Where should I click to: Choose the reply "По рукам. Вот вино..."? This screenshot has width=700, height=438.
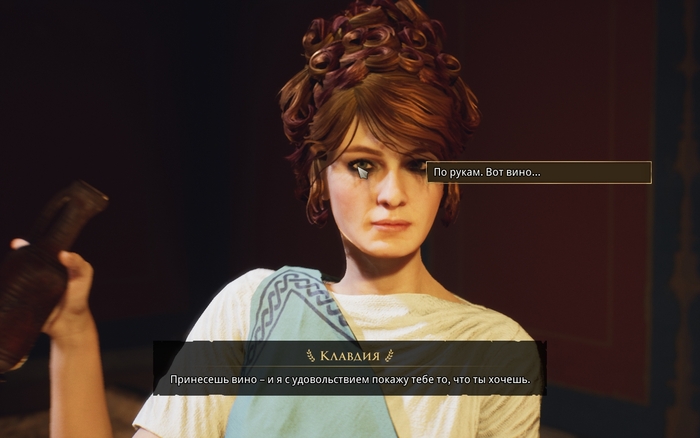(538, 173)
